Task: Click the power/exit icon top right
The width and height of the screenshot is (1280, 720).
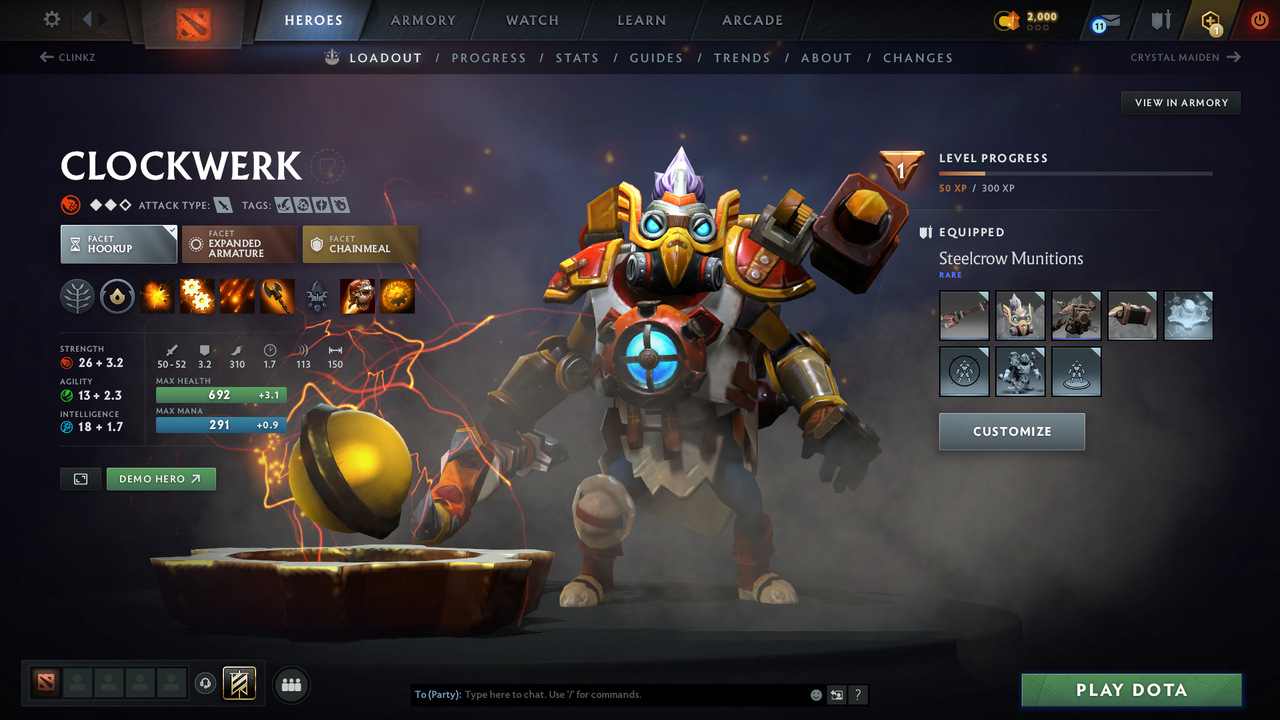Action: pyautogui.click(x=1259, y=20)
